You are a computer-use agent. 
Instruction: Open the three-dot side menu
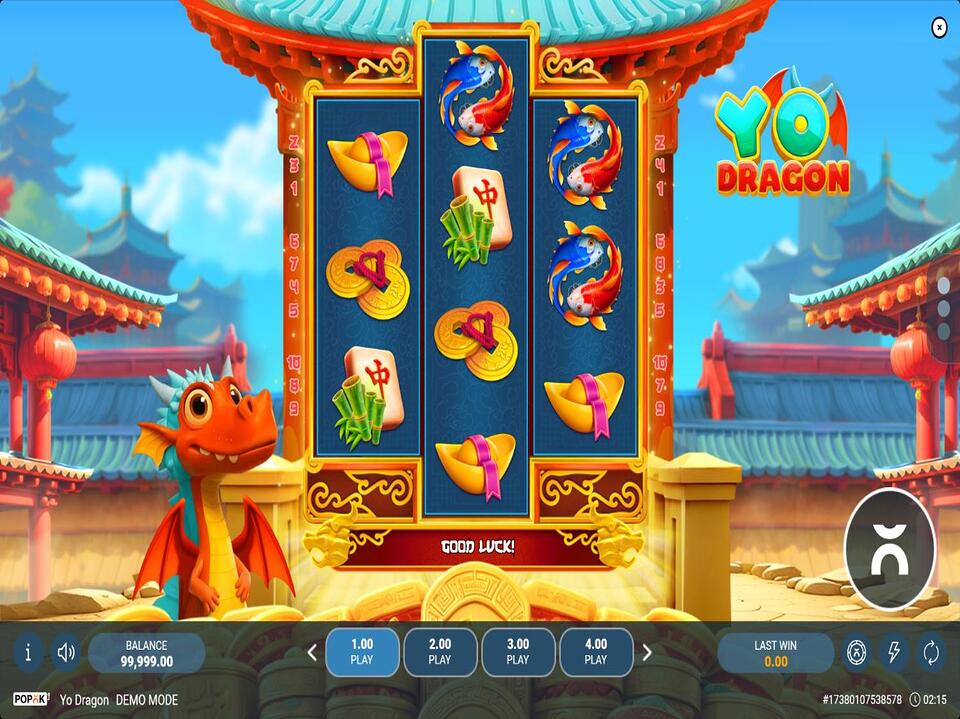coord(943,309)
